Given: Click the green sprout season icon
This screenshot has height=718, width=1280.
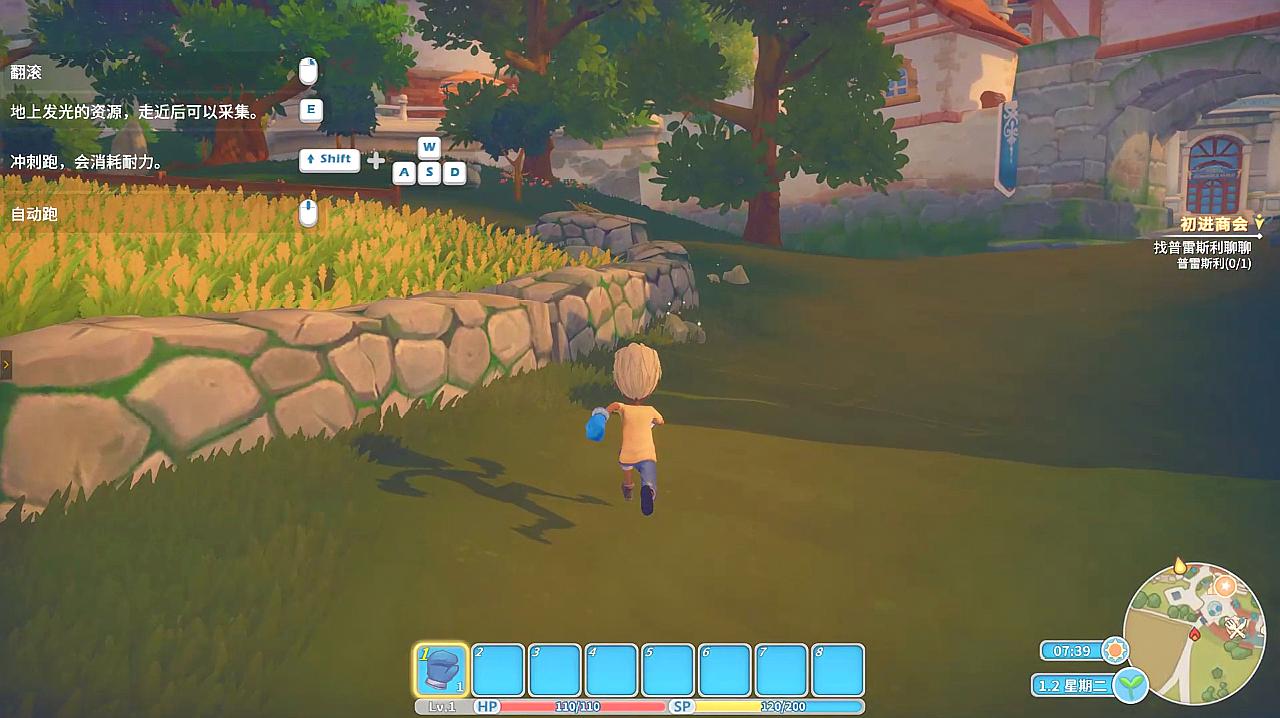Looking at the screenshot, I should [x=1130, y=685].
